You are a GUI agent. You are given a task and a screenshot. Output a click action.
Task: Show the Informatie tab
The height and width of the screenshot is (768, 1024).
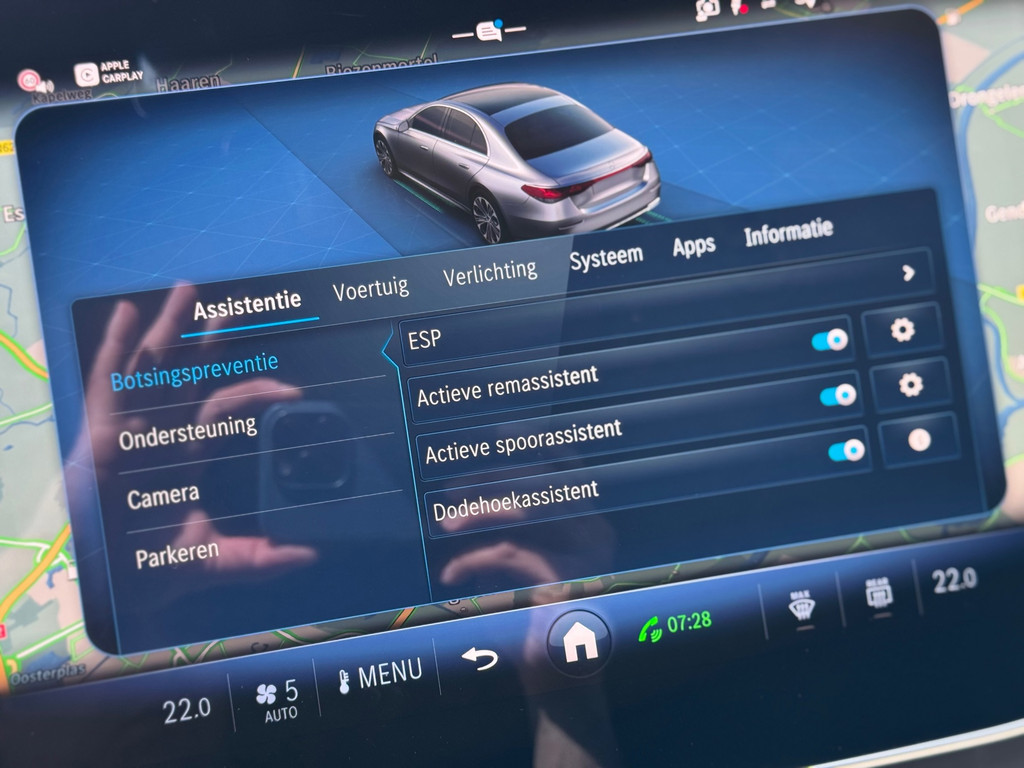pyautogui.click(x=787, y=232)
